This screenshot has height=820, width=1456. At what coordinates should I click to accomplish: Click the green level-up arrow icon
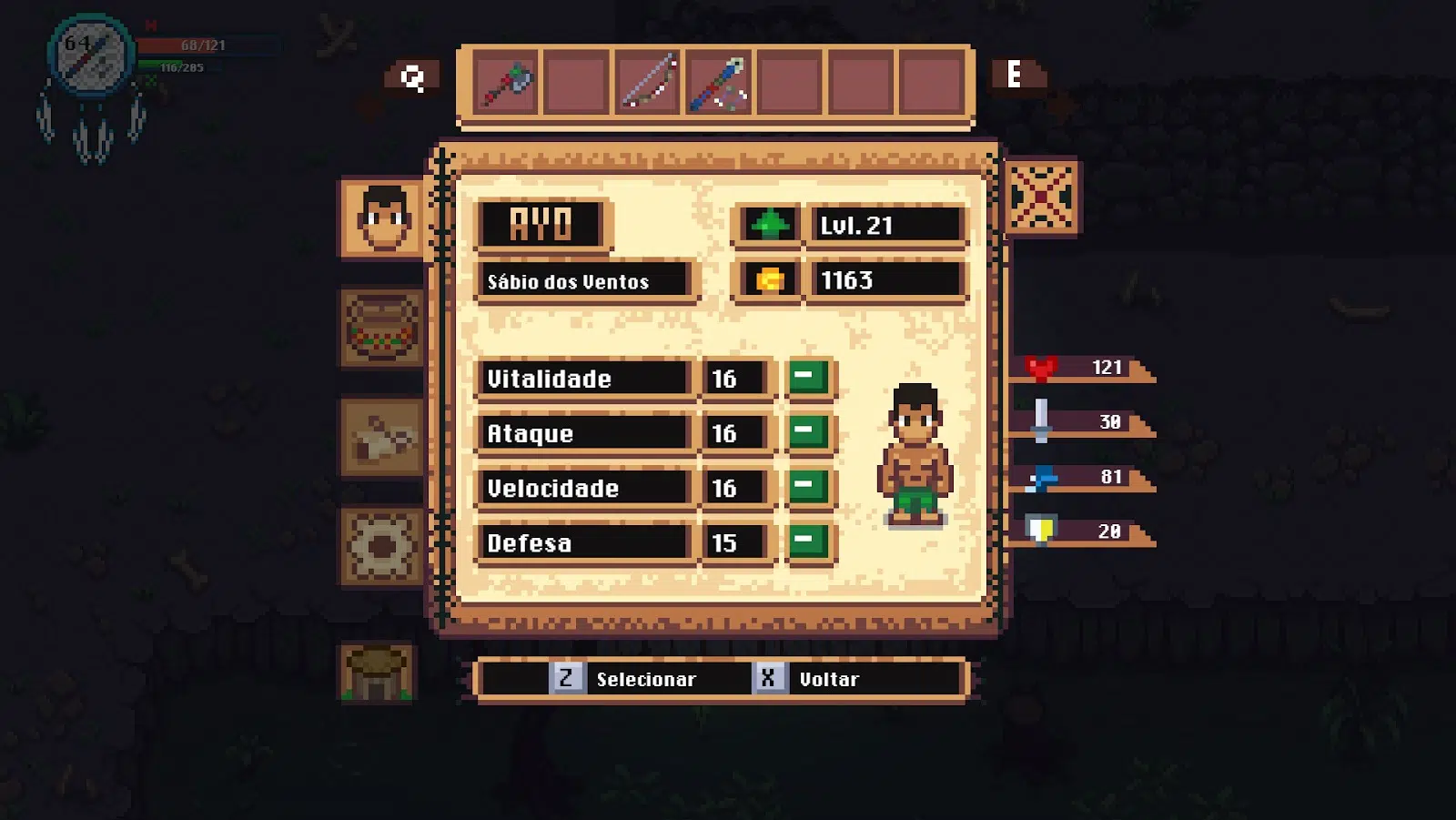tap(769, 225)
